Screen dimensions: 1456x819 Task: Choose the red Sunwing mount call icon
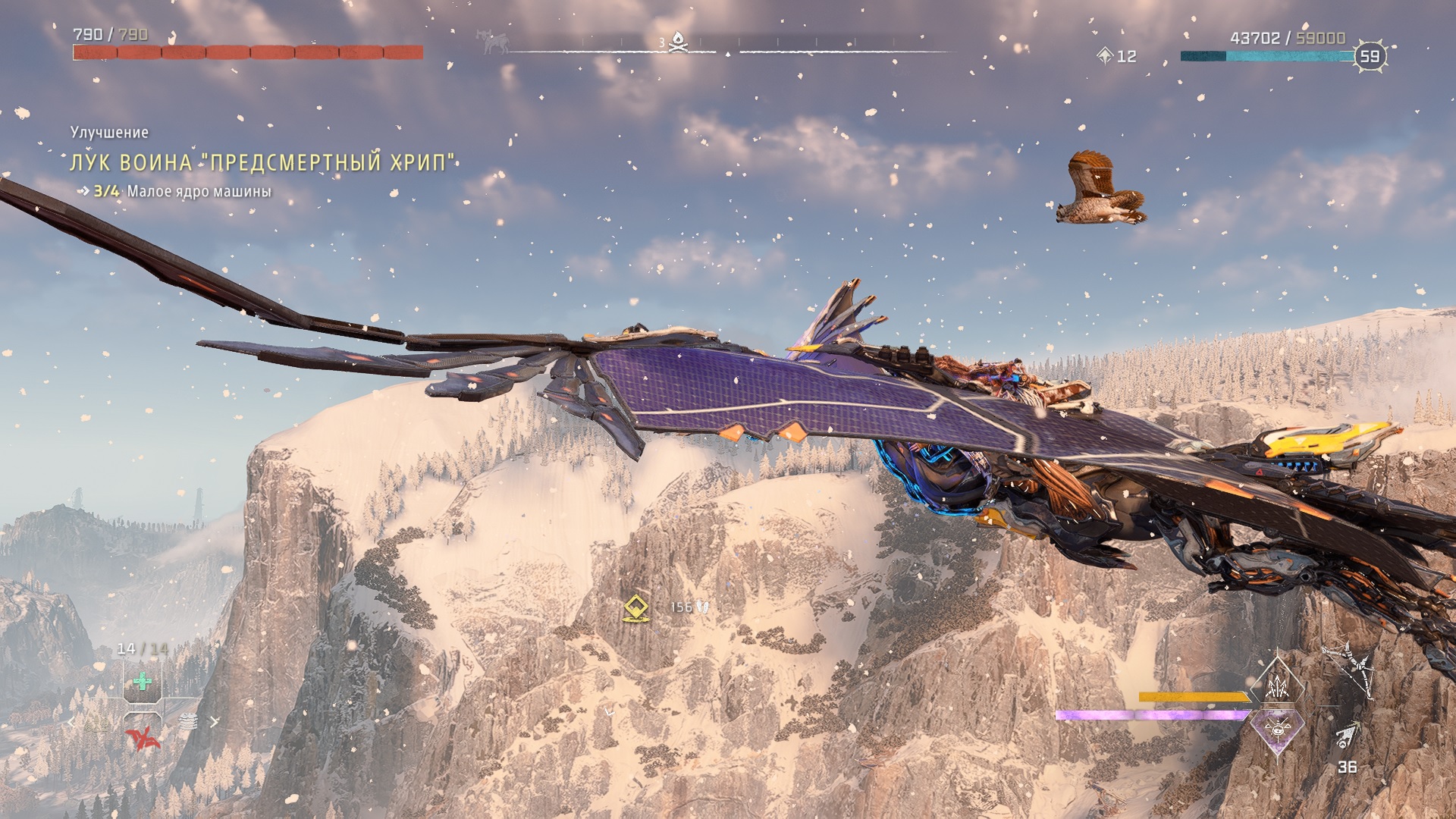pos(143,737)
